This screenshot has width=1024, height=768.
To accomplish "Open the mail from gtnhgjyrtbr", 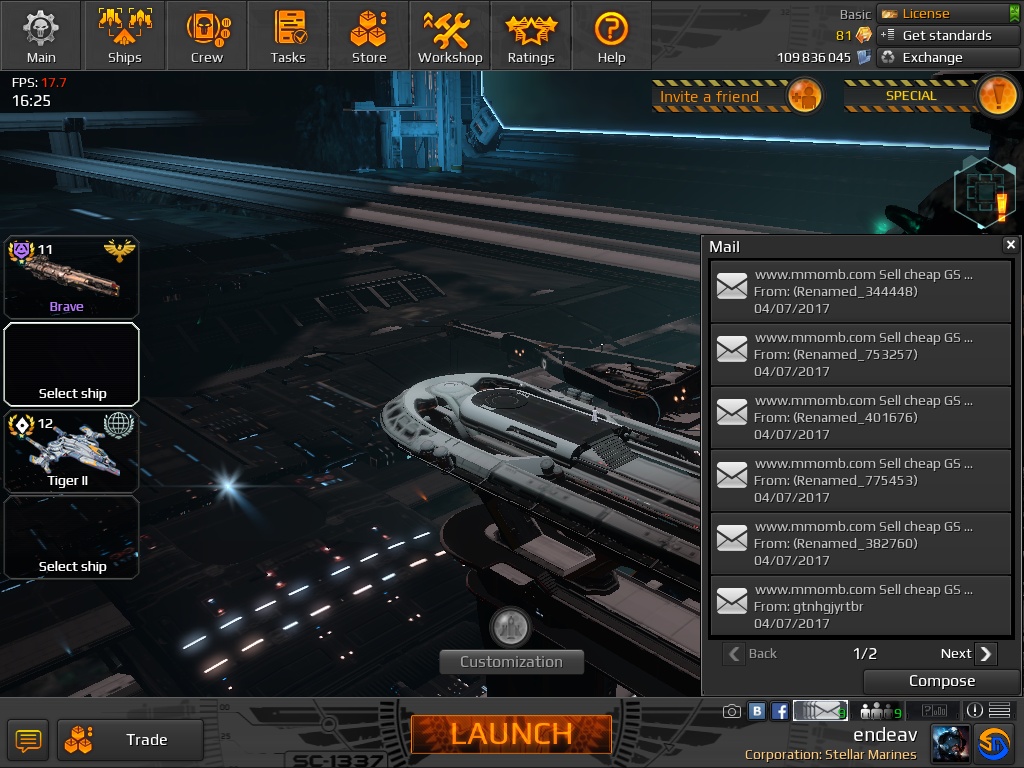I will click(860, 606).
